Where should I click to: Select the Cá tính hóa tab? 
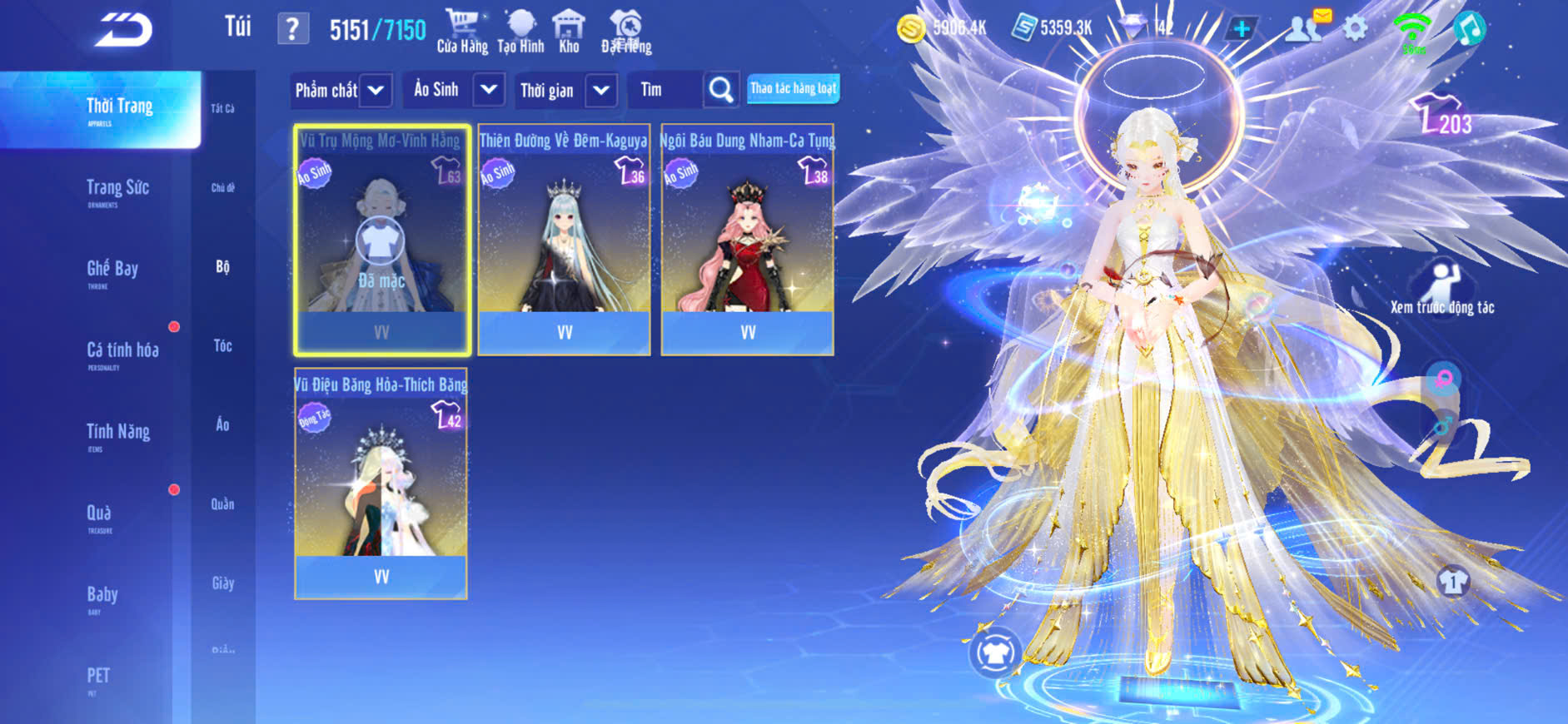tap(122, 352)
